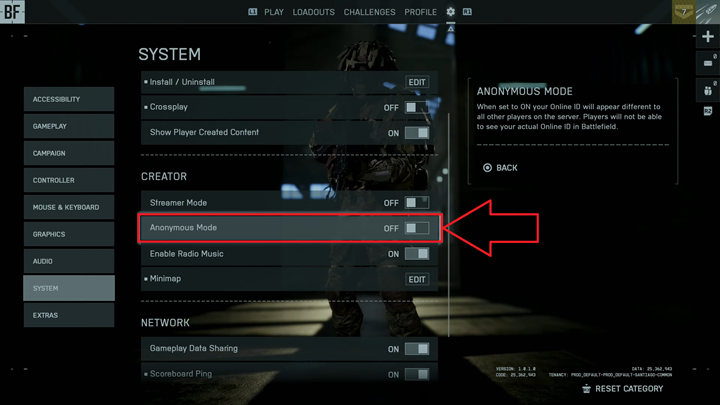Open the Accessibility settings category
The width and height of the screenshot is (720, 405).
[x=69, y=99]
